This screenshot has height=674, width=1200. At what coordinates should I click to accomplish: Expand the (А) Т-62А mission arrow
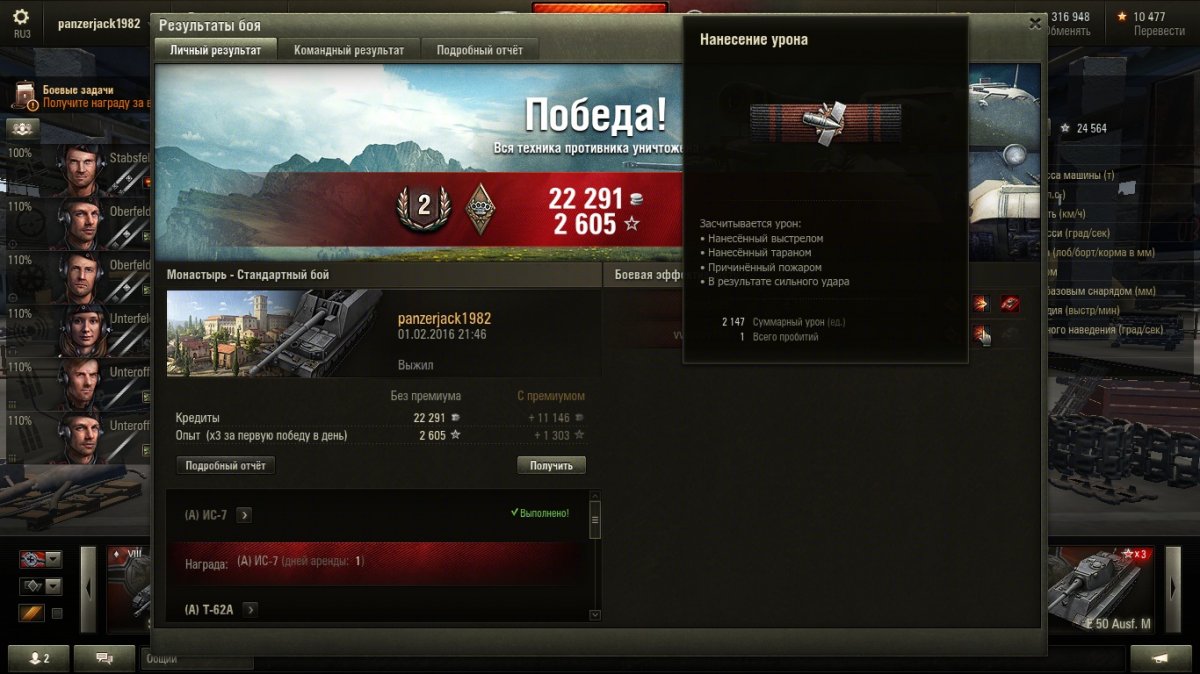(x=250, y=610)
